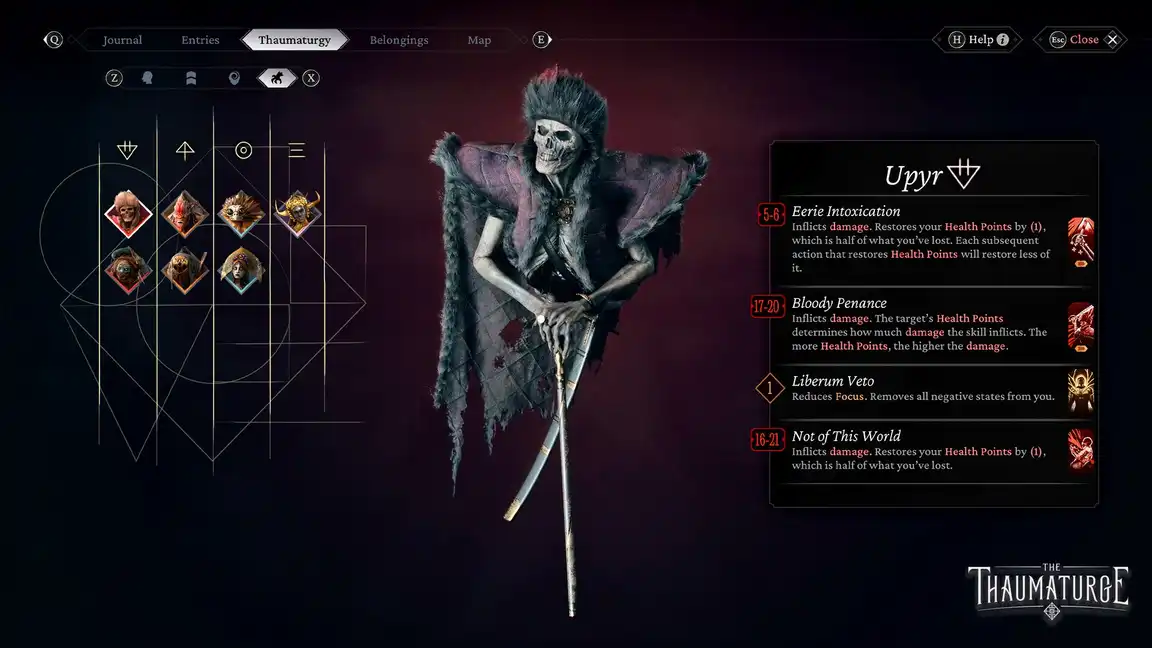The height and width of the screenshot is (648, 1152).
Task: Select the beast silhouette sub-tab
Action: pyautogui.click(x=277, y=78)
